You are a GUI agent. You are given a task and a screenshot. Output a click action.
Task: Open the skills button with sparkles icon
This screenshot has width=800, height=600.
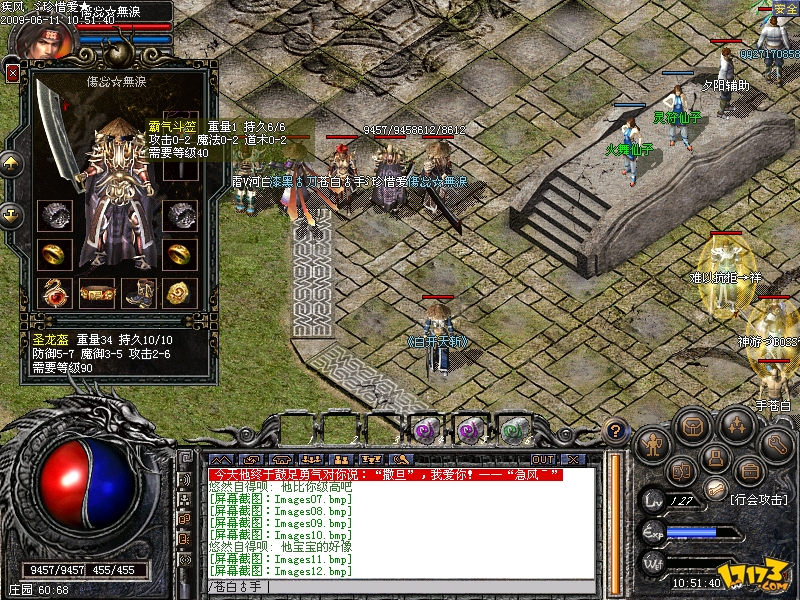(735, 427)
